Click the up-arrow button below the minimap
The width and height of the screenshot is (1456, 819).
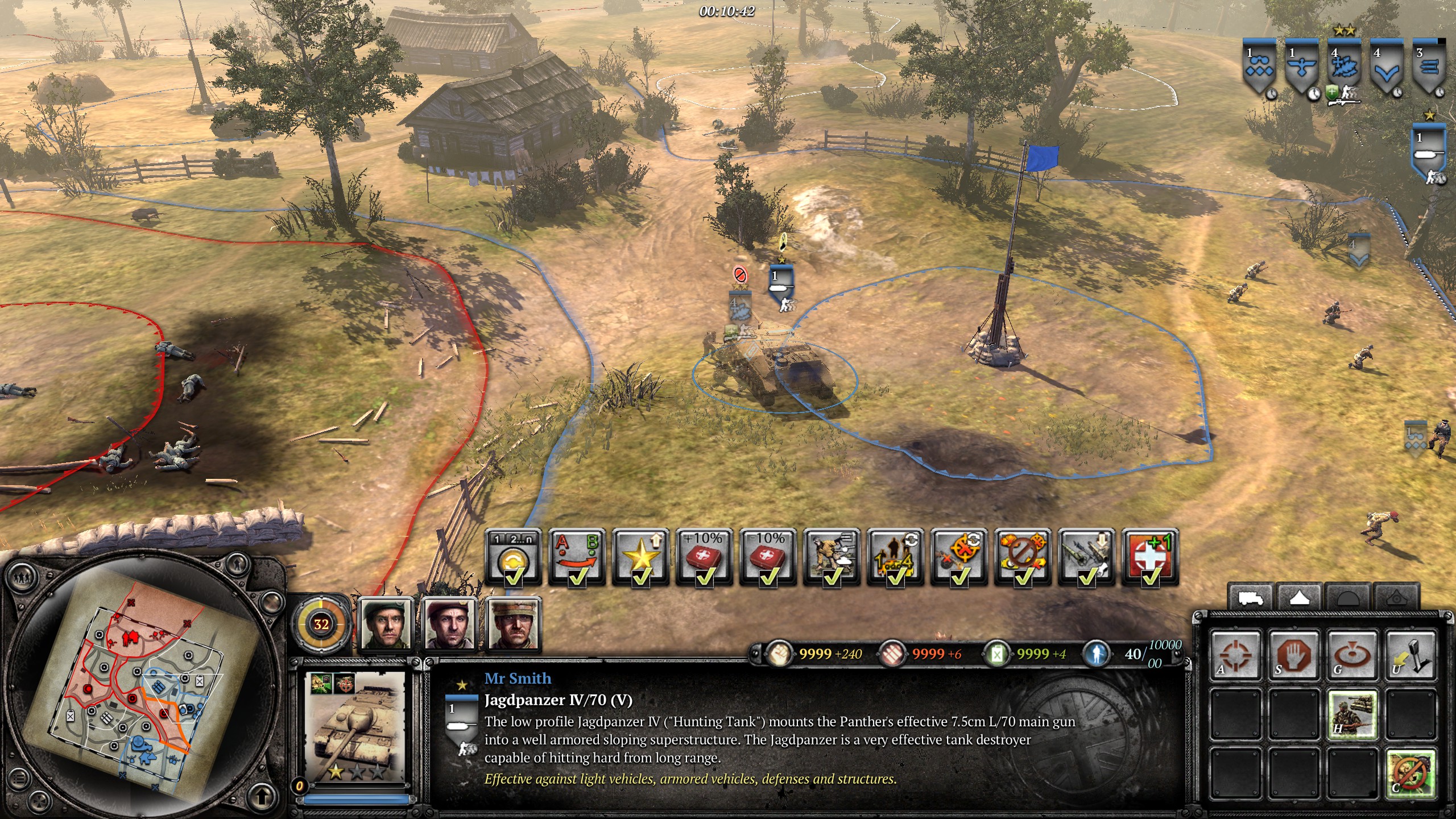261,796
